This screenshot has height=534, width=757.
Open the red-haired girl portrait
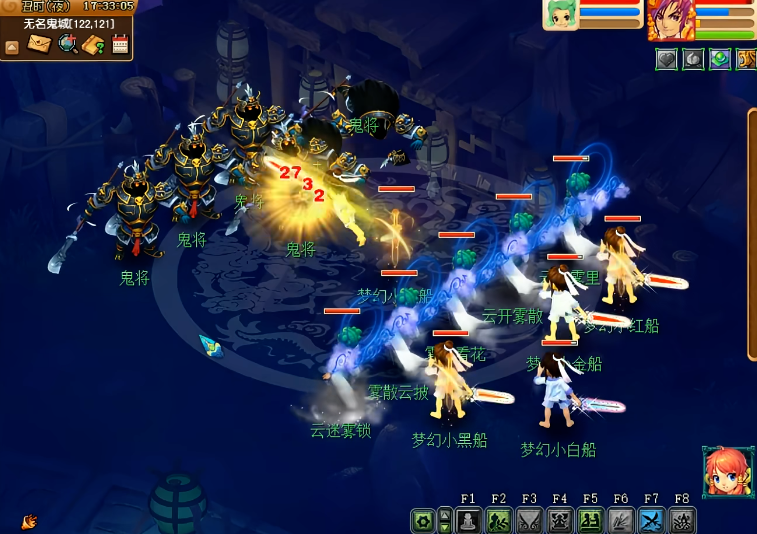pos(727,472)
